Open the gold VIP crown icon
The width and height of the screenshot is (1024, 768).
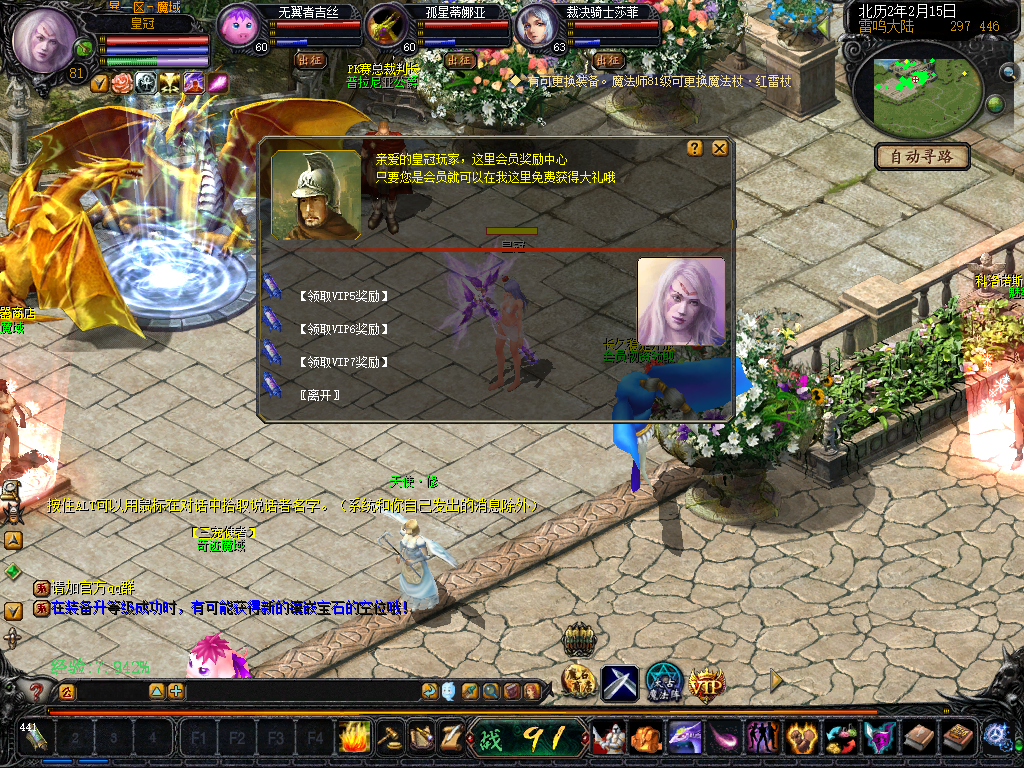point(706,684)
